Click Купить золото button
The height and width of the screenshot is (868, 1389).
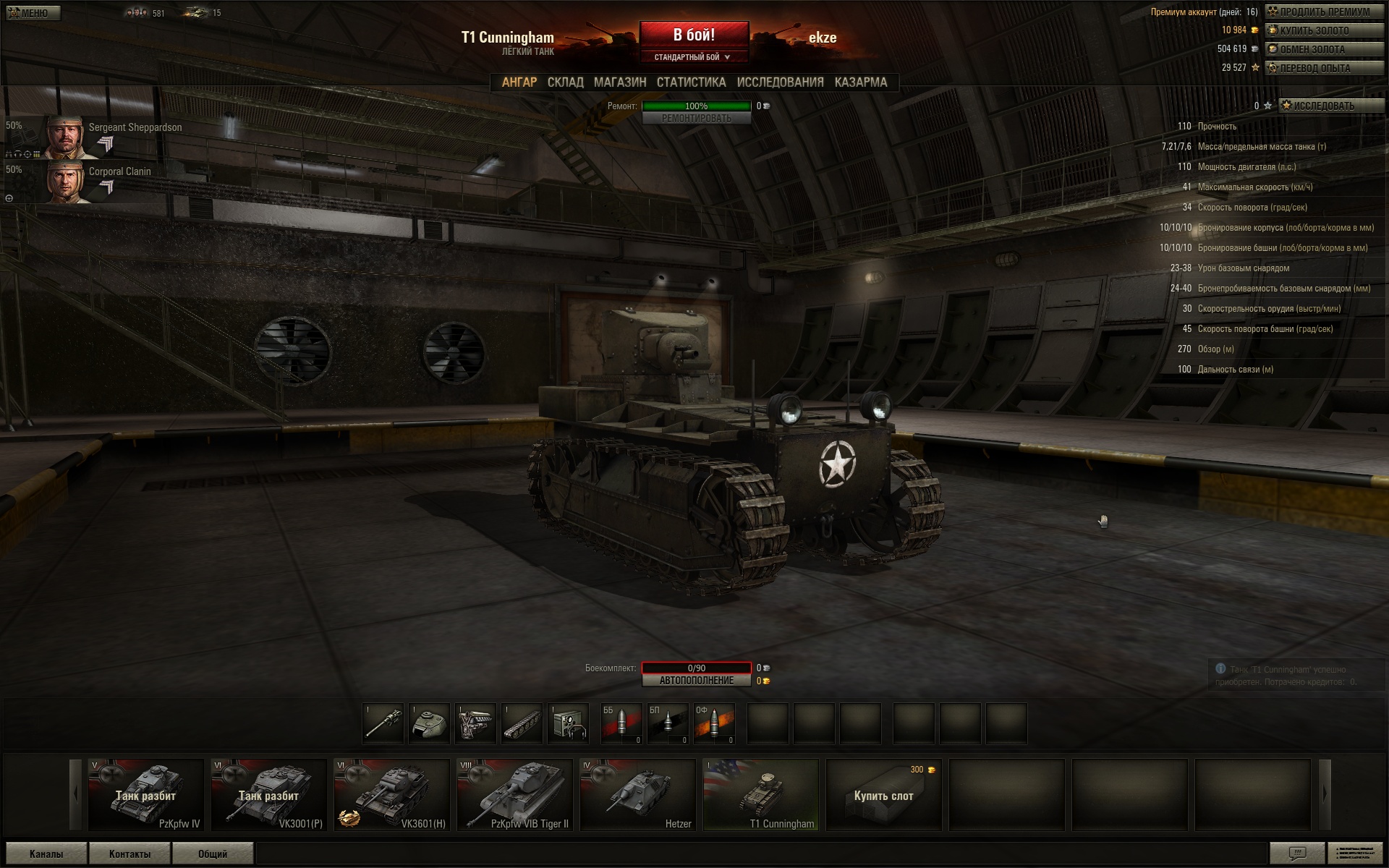tap(1324, 30)
